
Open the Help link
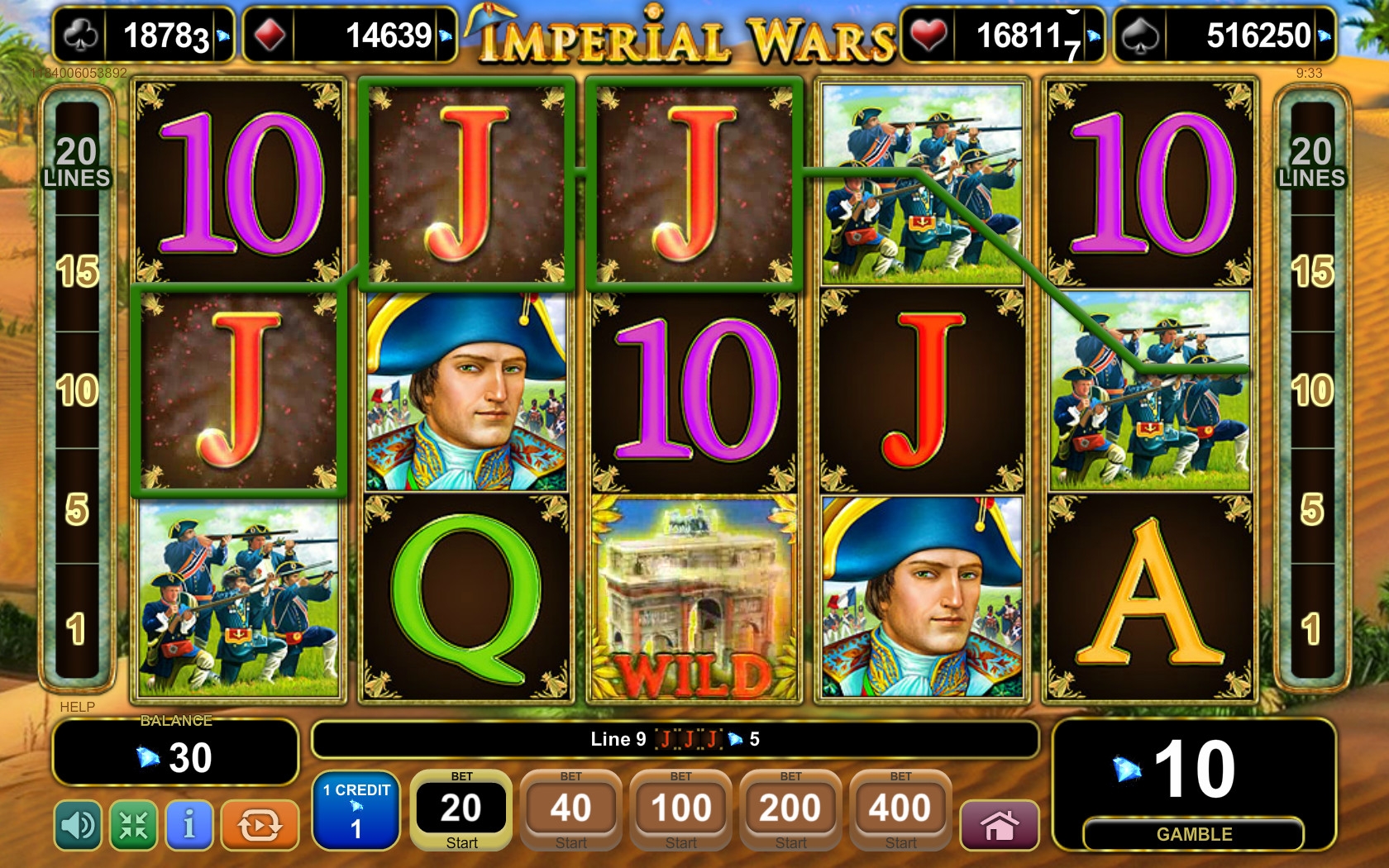tap(77, 707)
